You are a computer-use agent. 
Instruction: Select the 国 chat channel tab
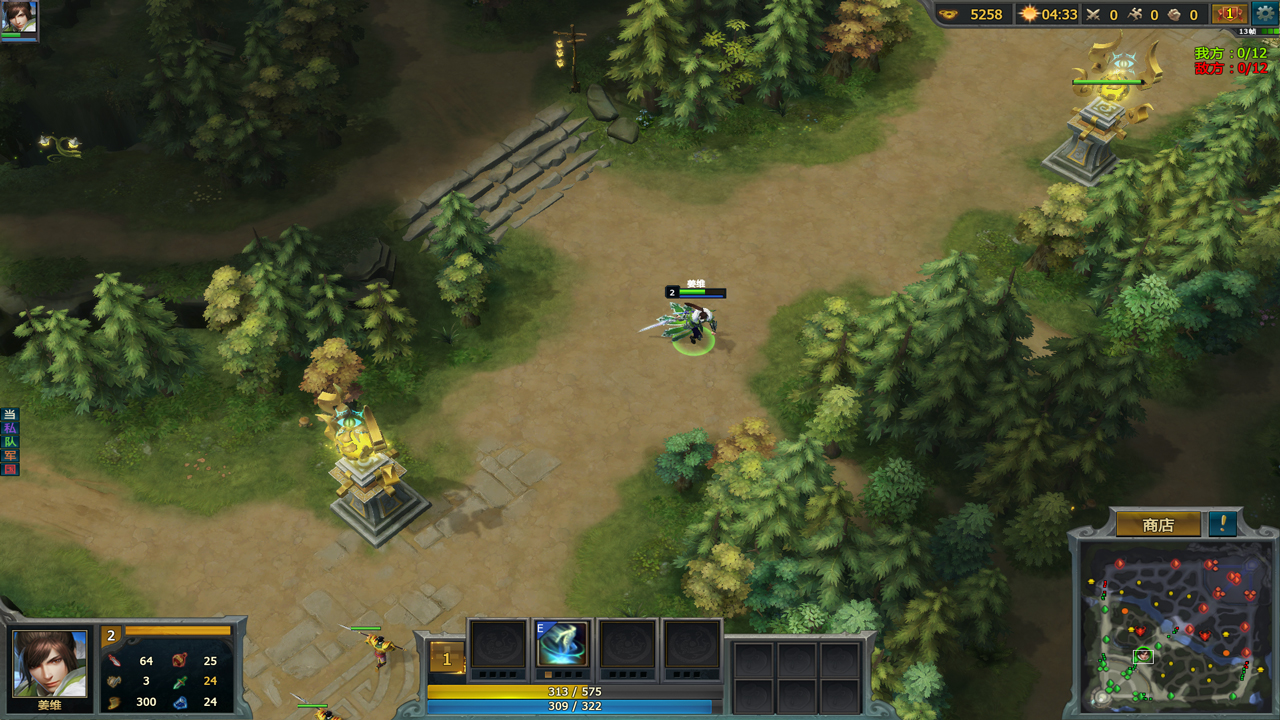10,470
